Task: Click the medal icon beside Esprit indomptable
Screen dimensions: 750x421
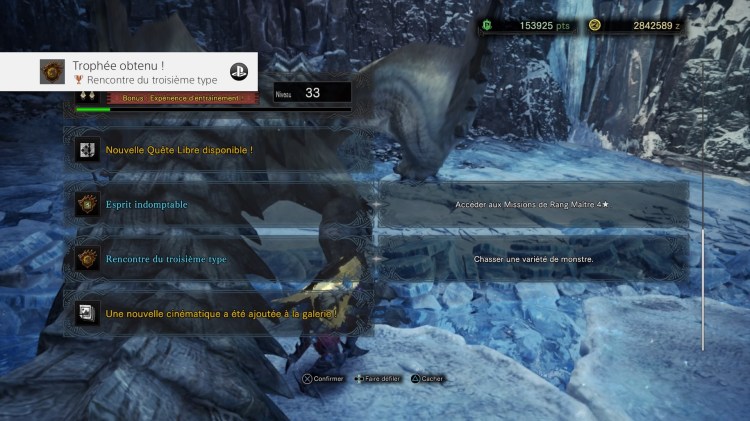Action: 86,204
